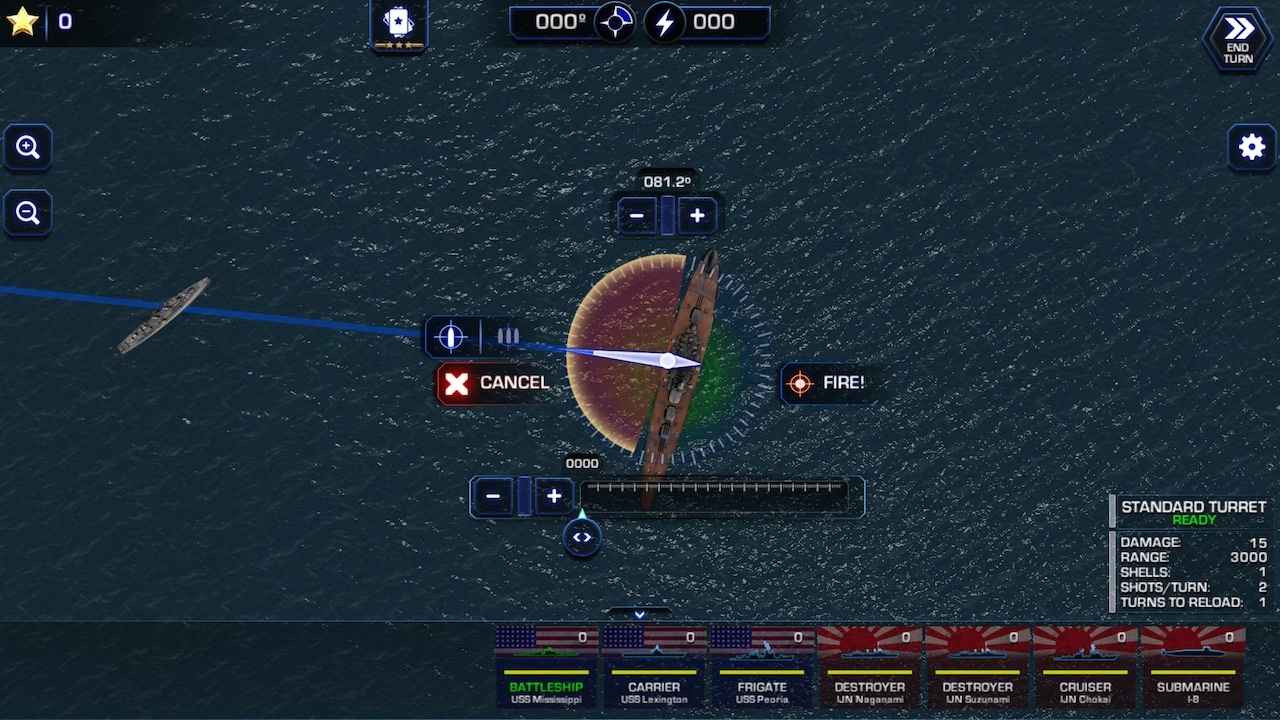Click the range slider arrows handle
The width and height of the screenshot is (1280, 720).
click(582, 537)
